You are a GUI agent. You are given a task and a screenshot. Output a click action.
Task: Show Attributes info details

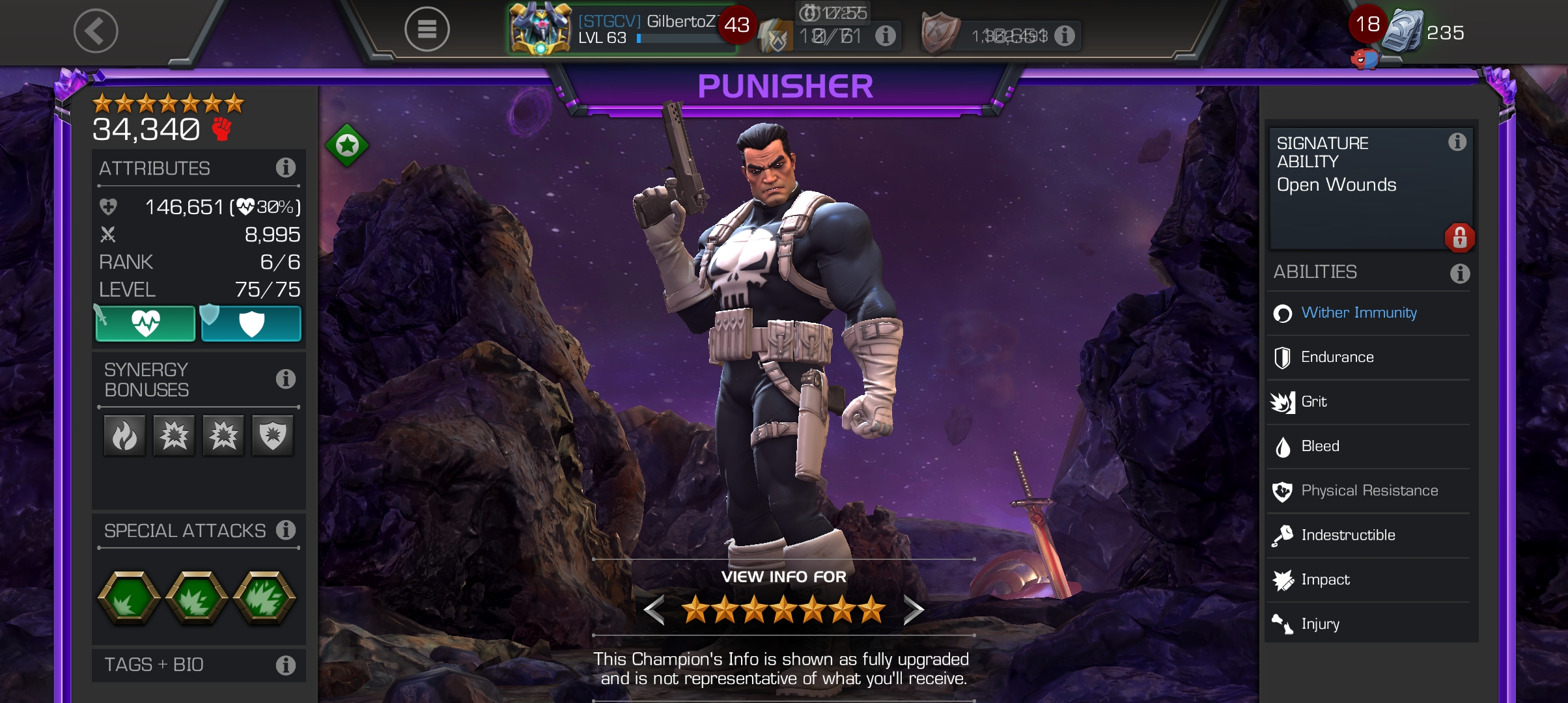pos(285,168)
